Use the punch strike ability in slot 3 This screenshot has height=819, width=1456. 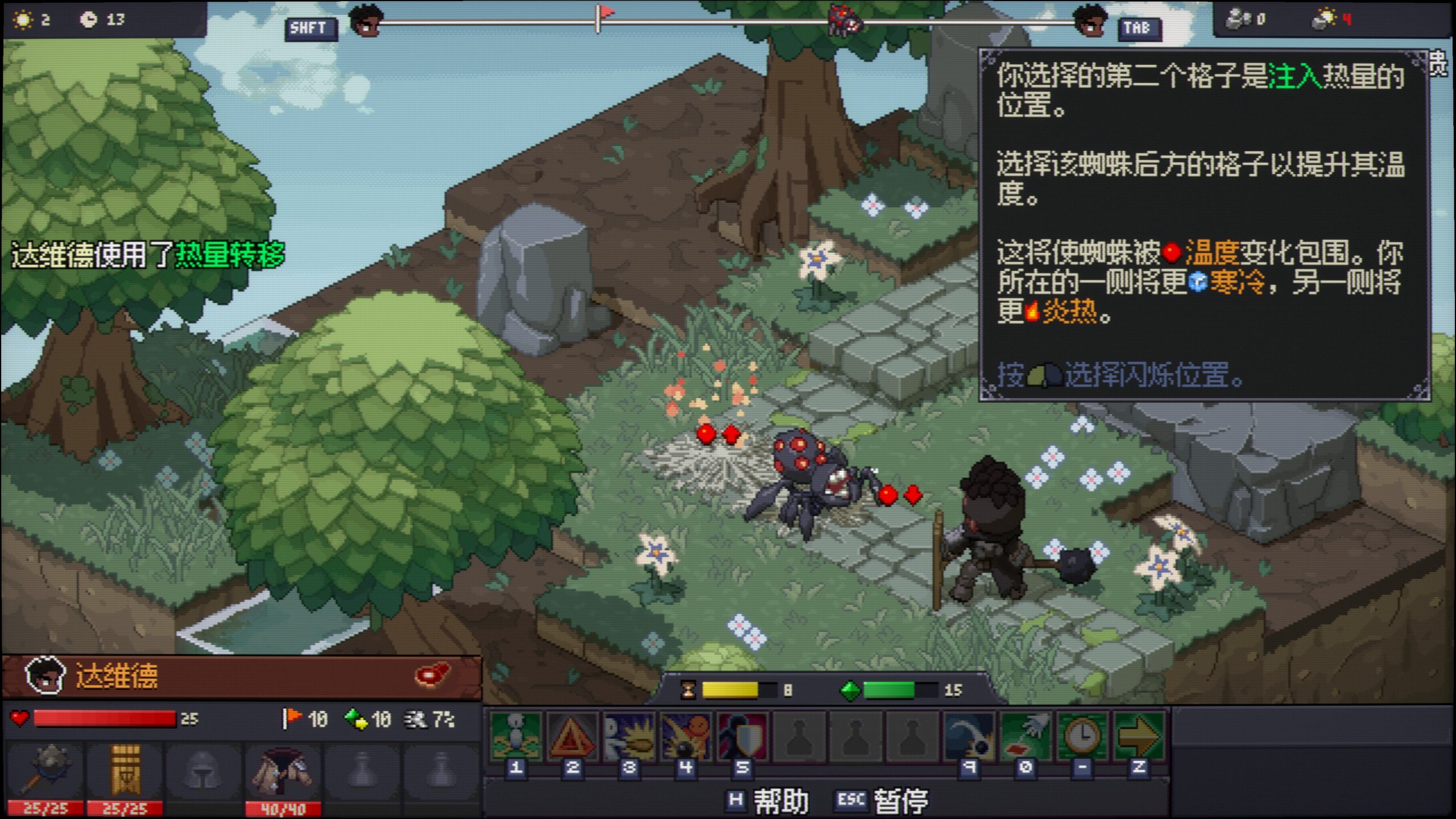[629, 737]
